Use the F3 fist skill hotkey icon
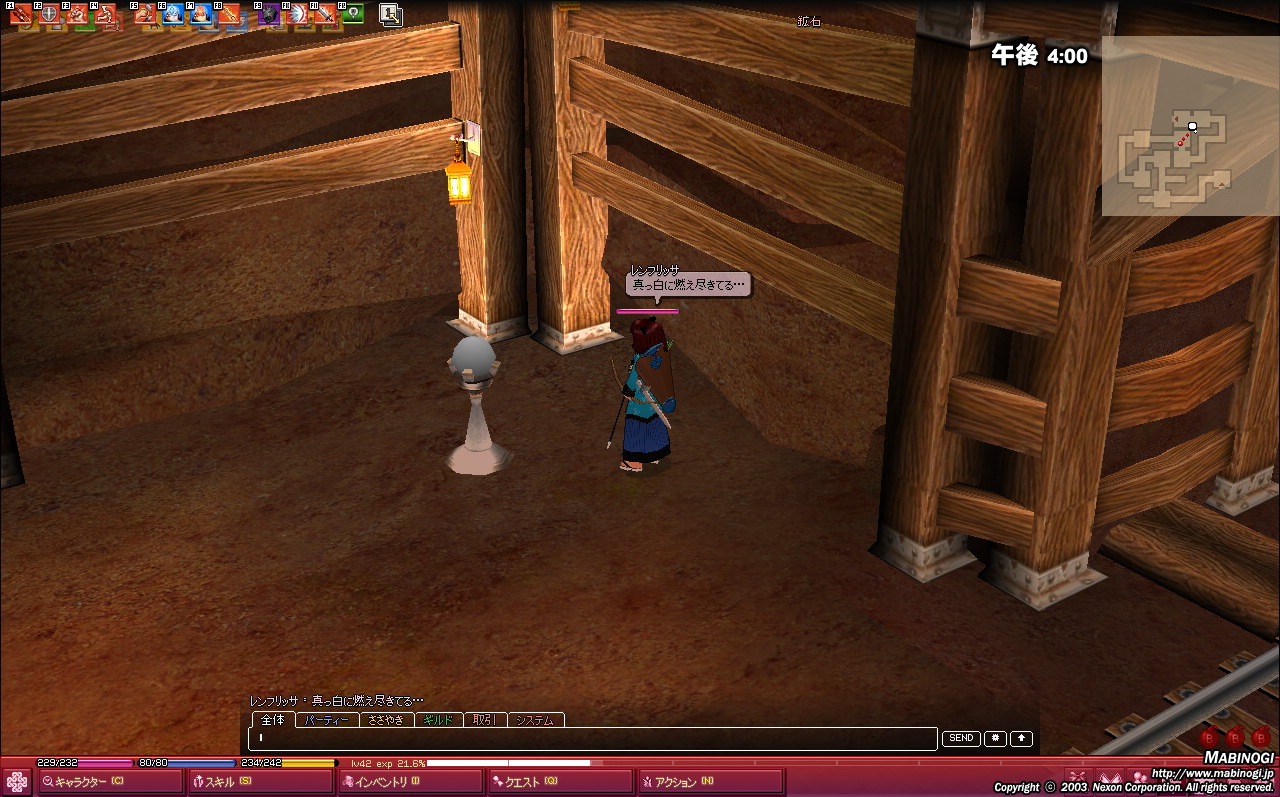The width and height of the screenshot is (1280, 797). (77, 14)
